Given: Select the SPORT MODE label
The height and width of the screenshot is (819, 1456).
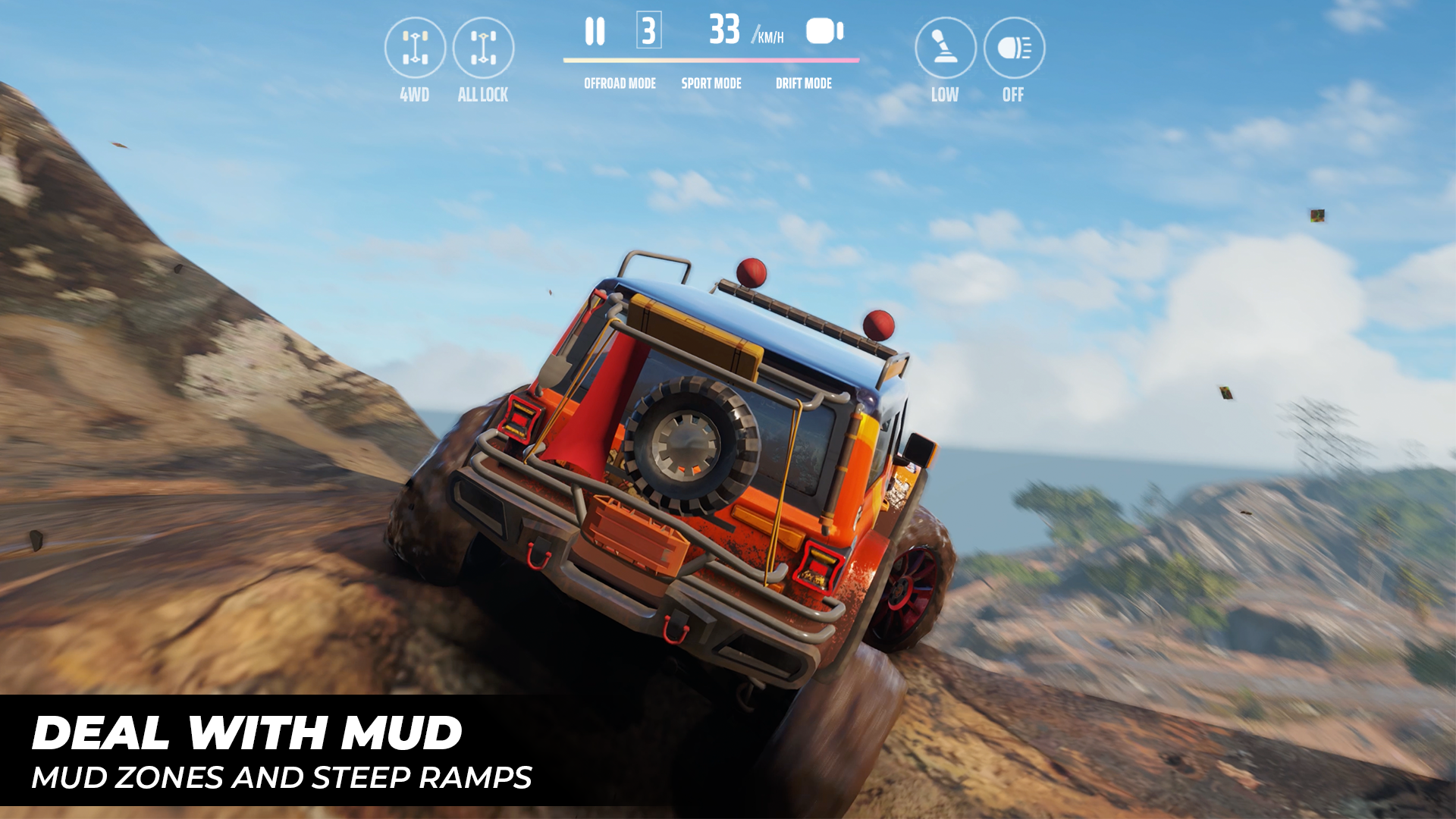Looking at the screenshot, I should 711,83.
